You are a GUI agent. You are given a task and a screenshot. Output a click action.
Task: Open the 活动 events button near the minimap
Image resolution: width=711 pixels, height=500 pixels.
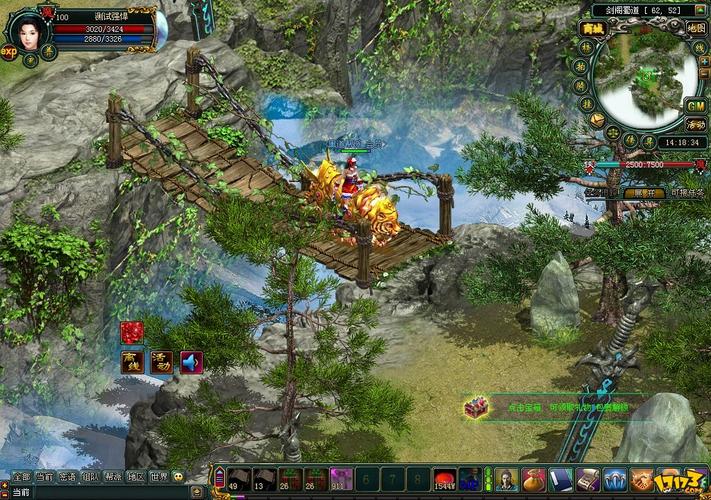tap(696, 125)
